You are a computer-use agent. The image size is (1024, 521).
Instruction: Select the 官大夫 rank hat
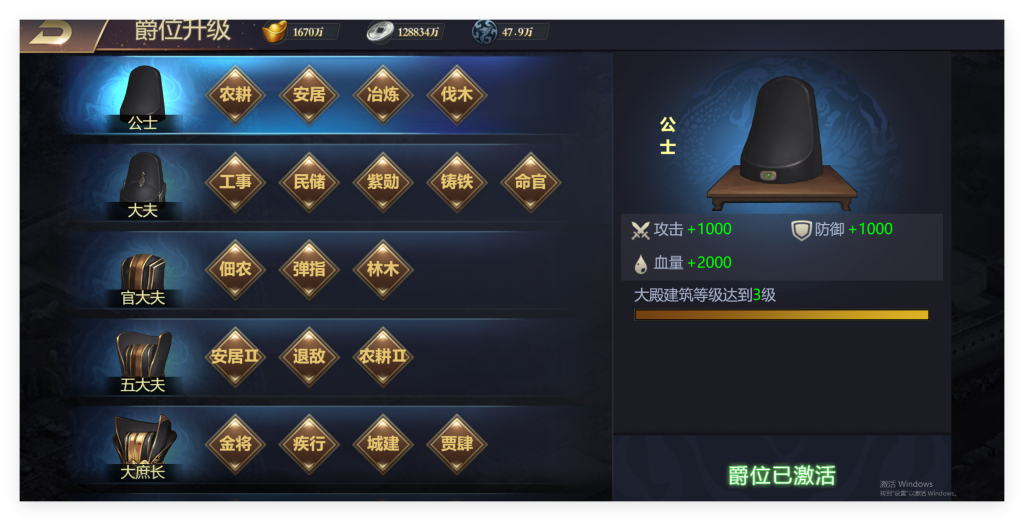pyautogui.click(x=142, y=273)
